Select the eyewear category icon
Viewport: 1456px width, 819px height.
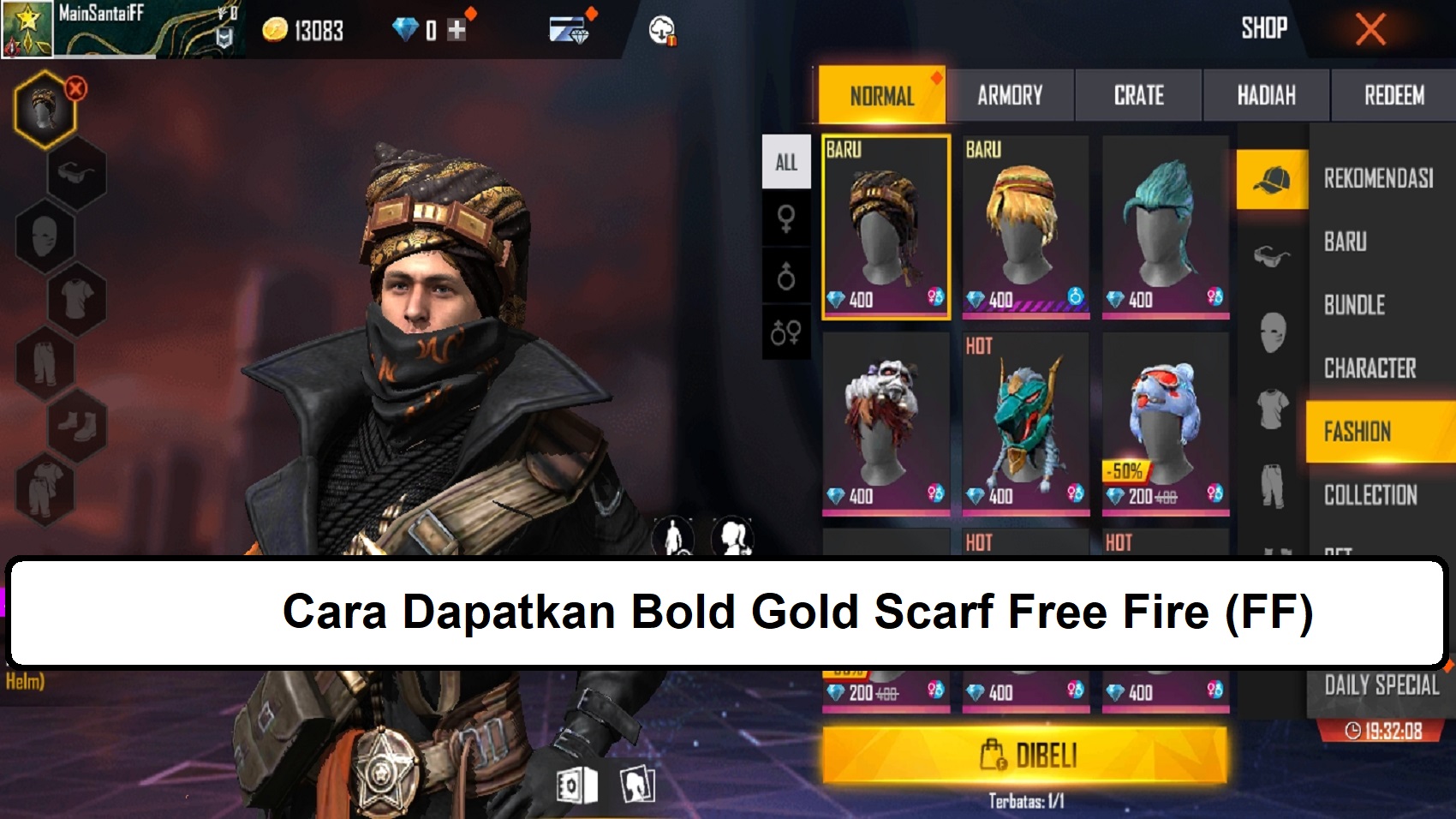[x=77, y=171]
